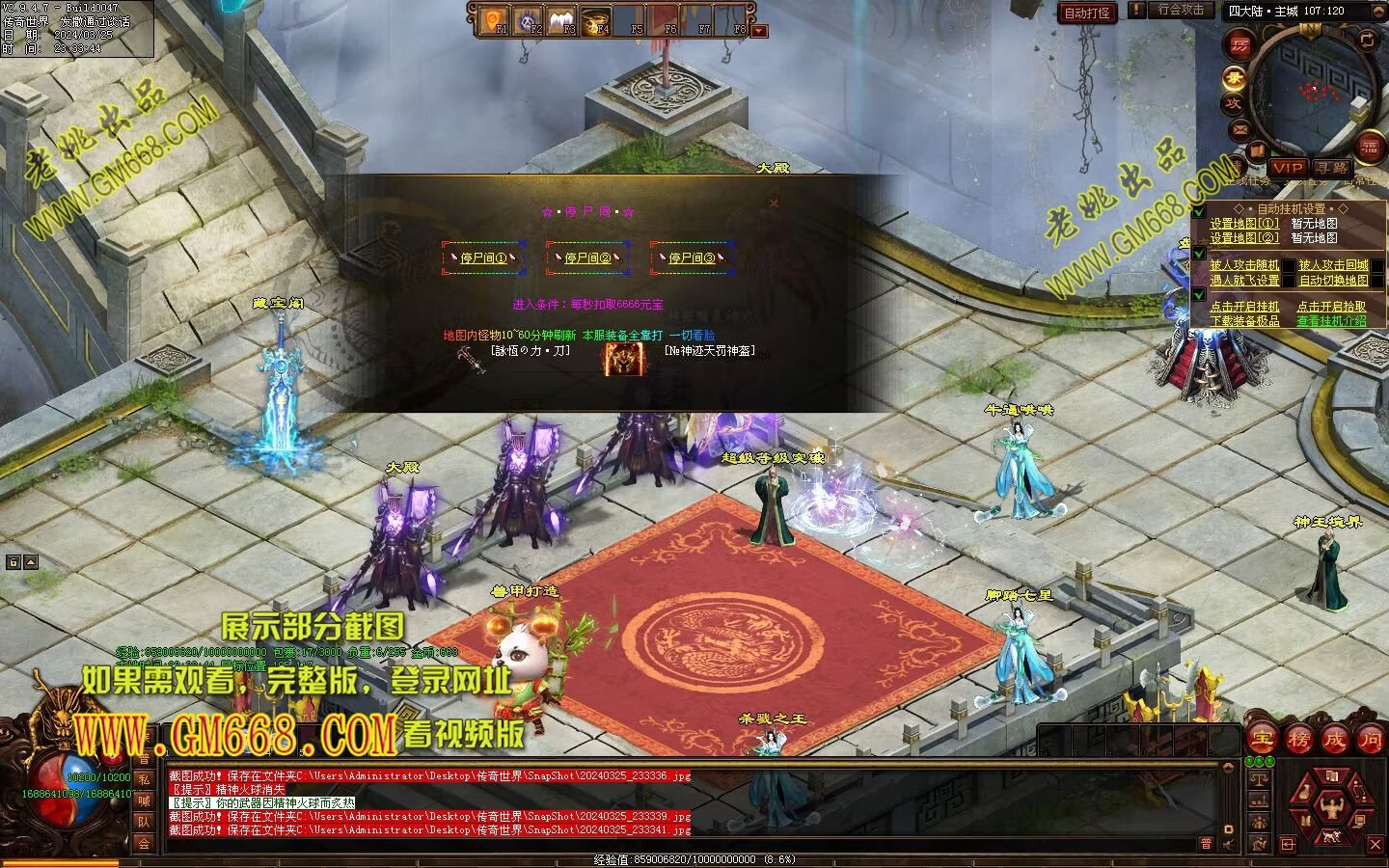Image resolution: width=1389 pixels, height=868 pixels.
Task: Click the 福 welfare round button
Action: click(x=1369, y=147)
